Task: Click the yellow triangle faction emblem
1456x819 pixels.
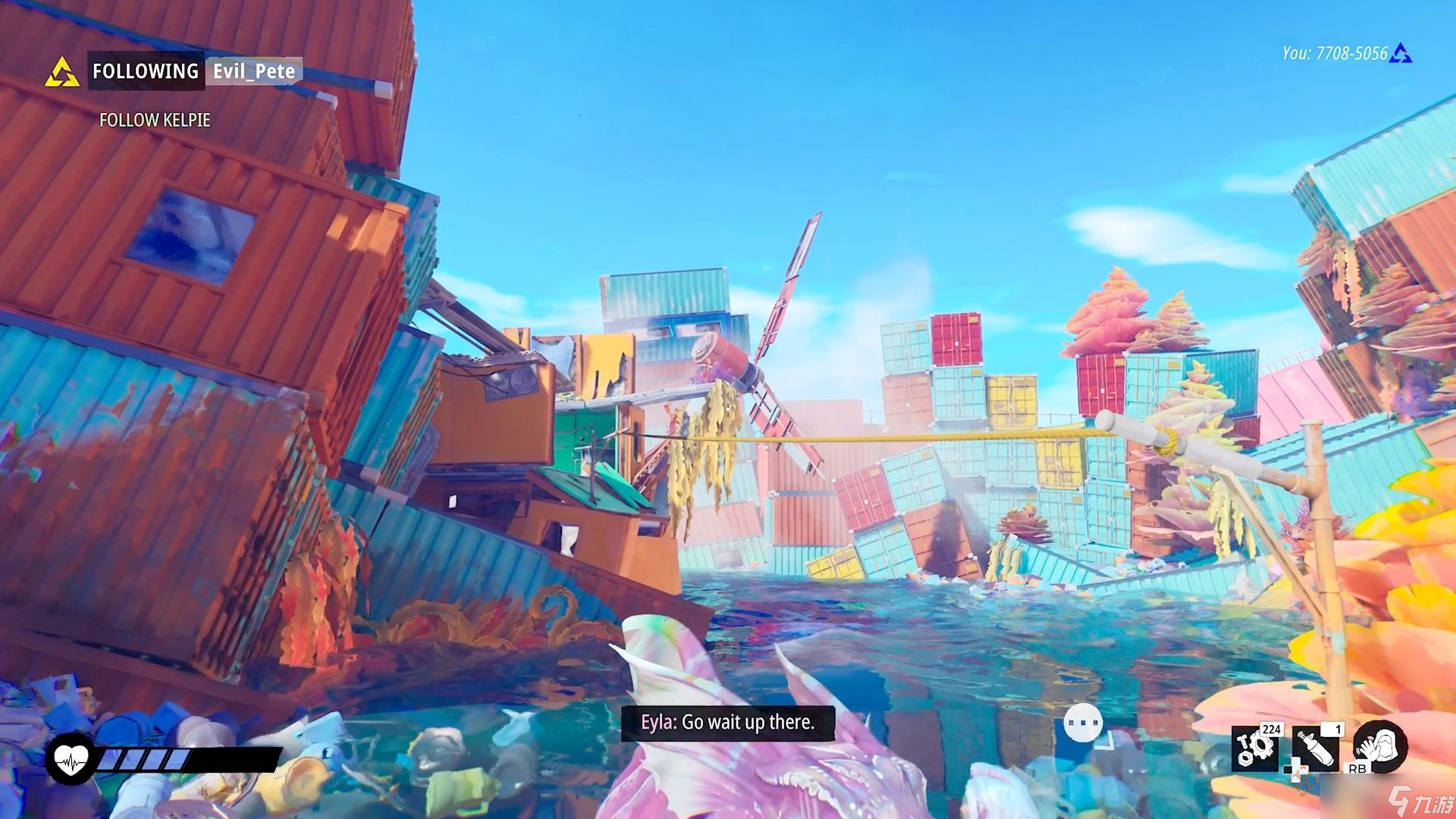Action: (62, 73)
